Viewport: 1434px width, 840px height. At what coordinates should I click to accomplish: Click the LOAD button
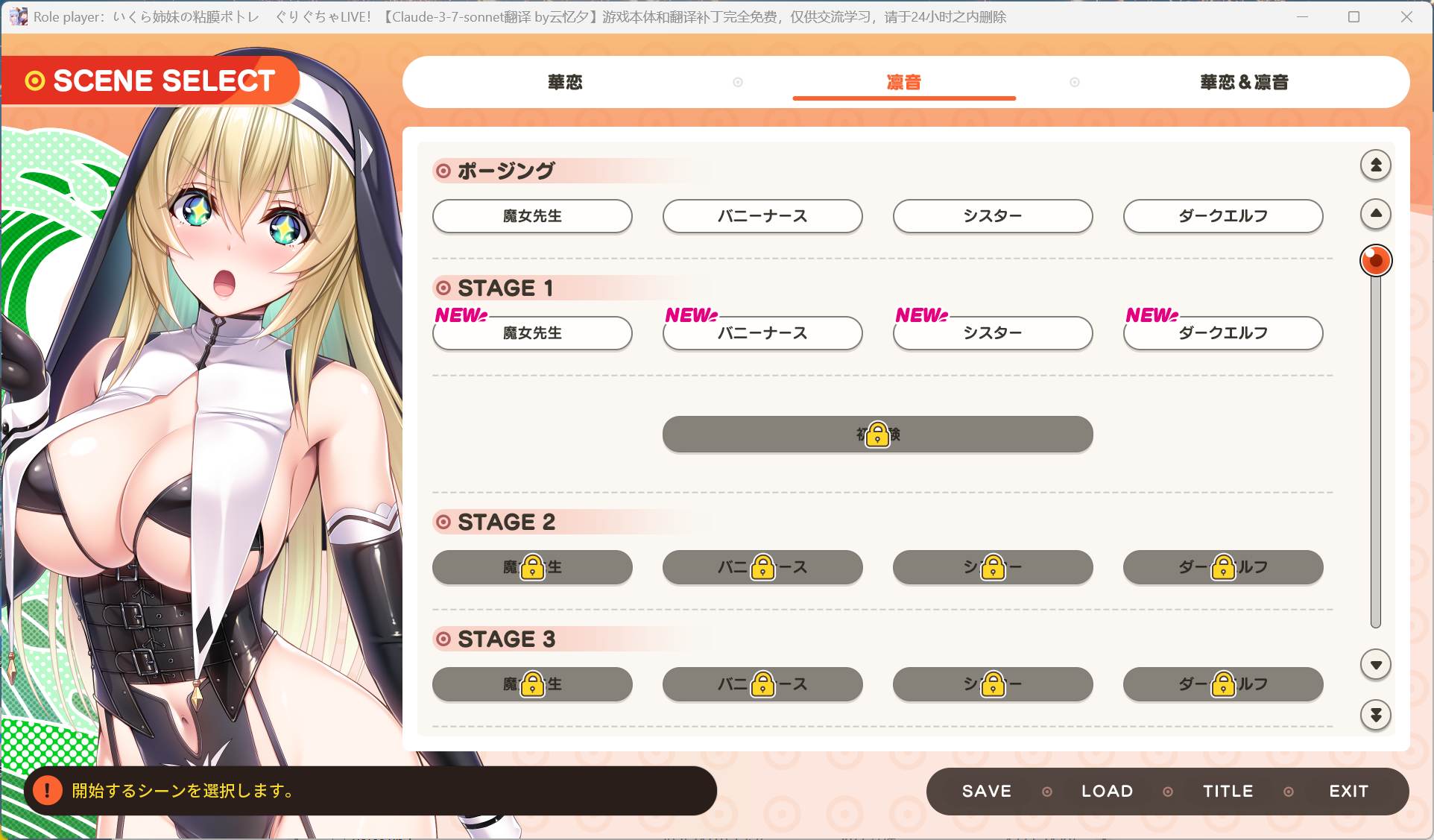1106,791
